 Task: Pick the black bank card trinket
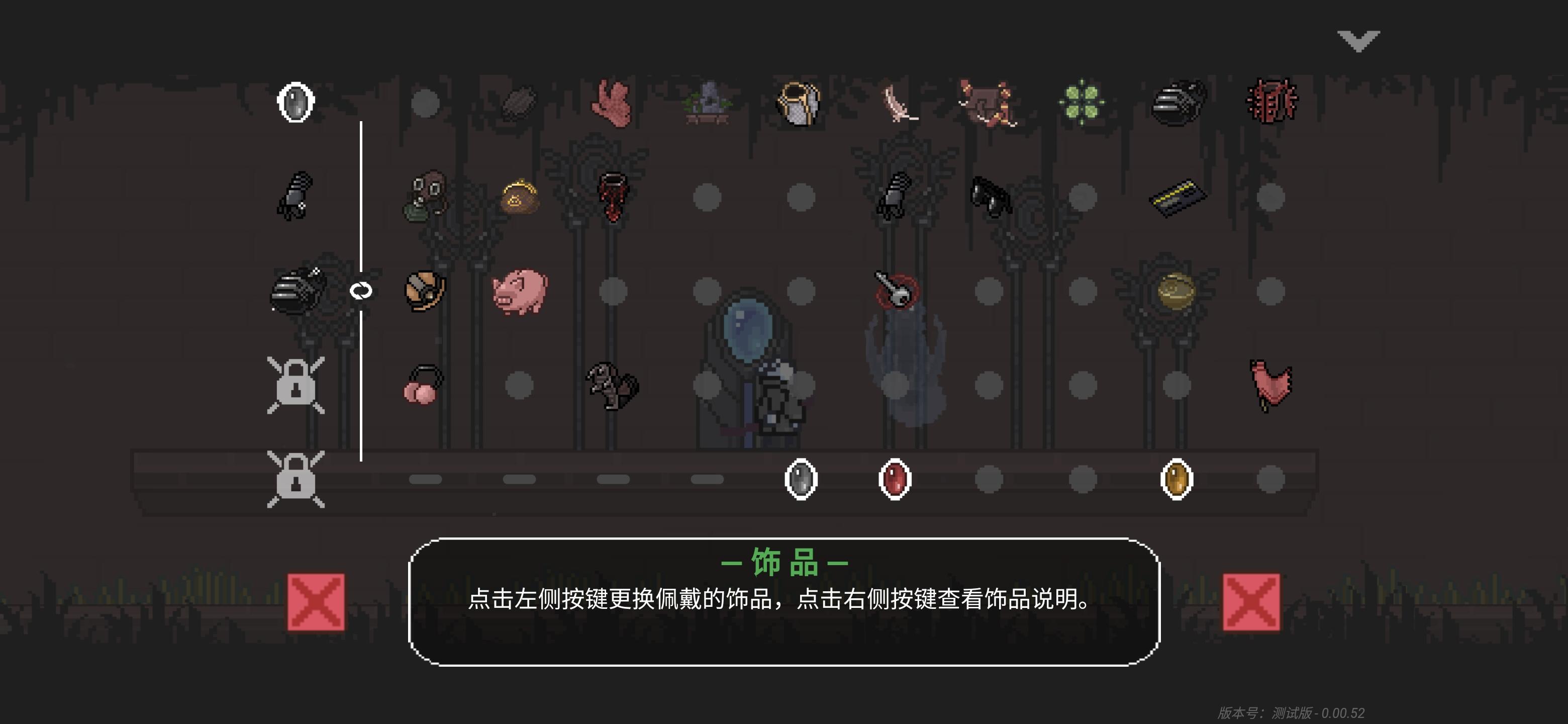(1179, 196)
